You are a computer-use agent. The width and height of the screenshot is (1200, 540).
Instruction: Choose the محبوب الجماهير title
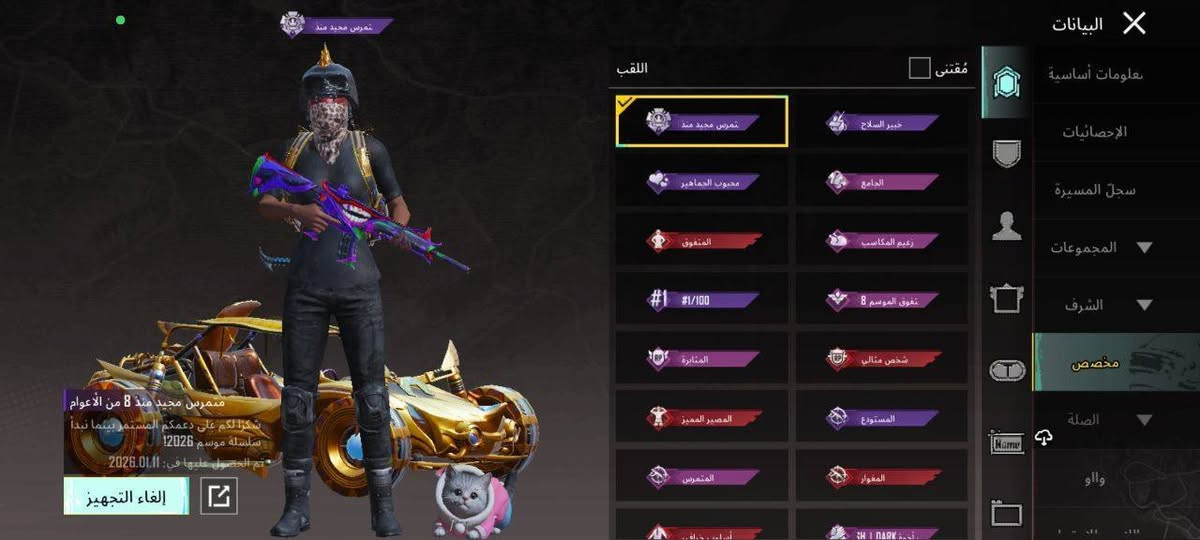[702, 182]
